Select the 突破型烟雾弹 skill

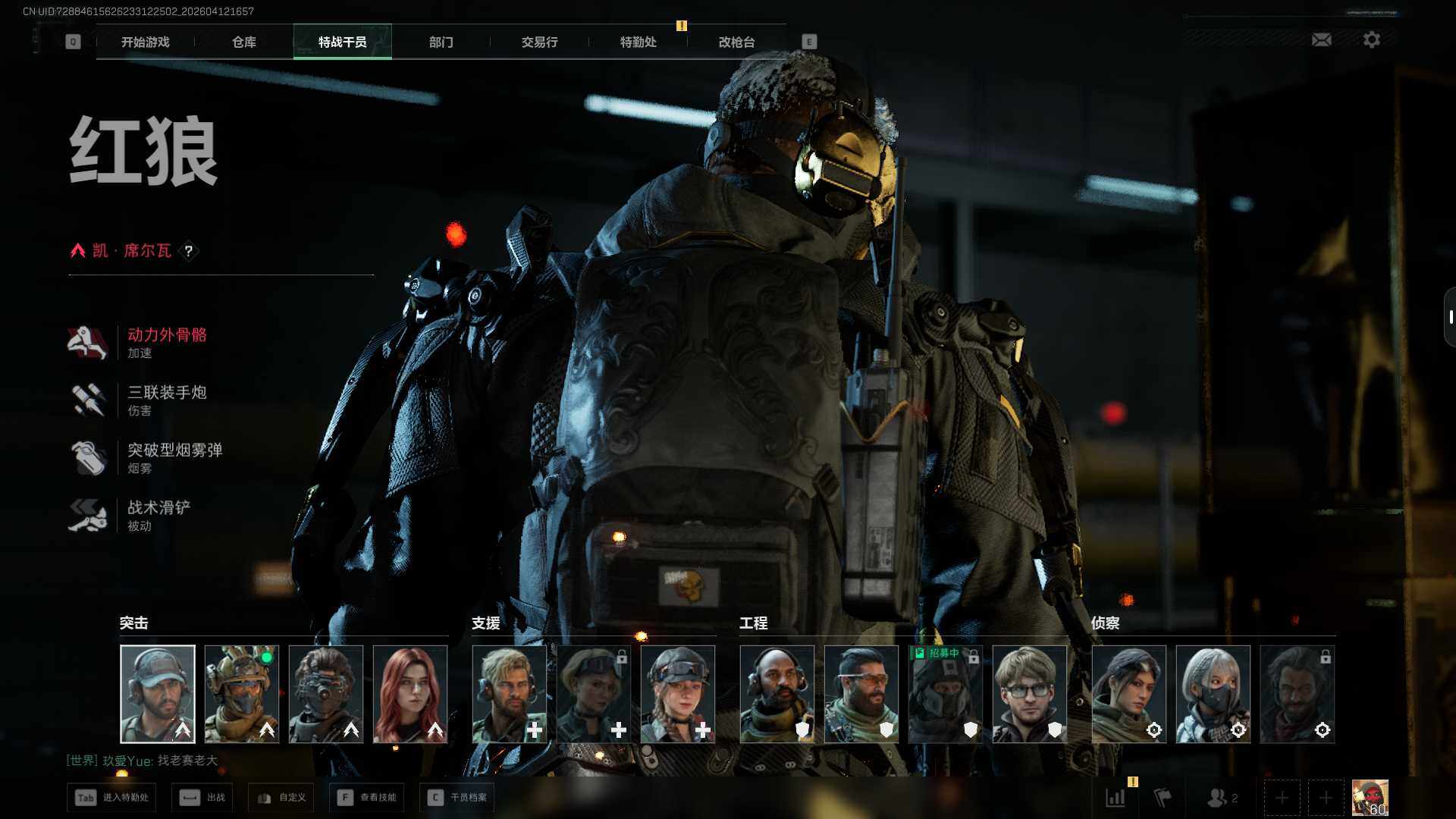pos(174,457)
